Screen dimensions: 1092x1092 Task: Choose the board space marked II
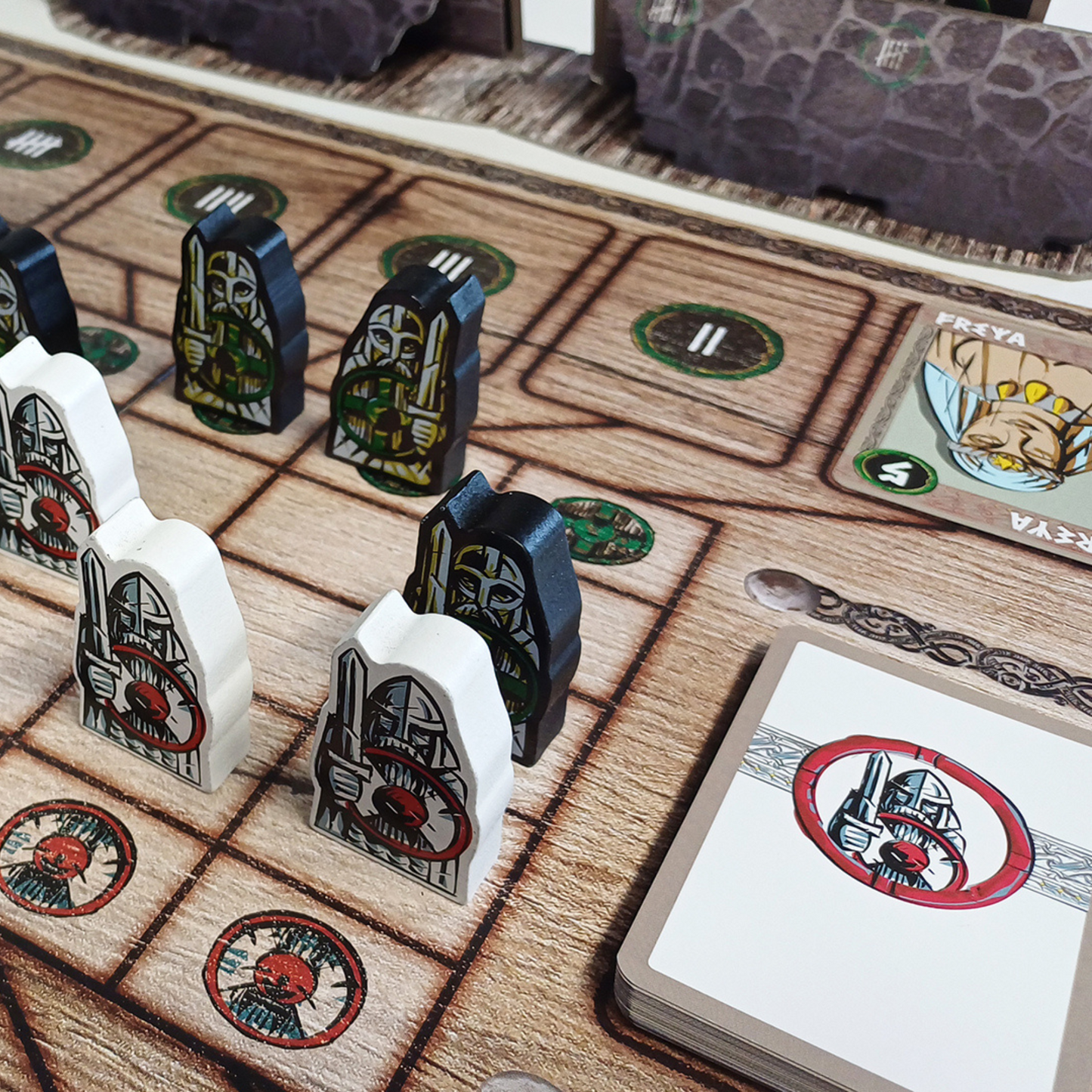(707, 342)
